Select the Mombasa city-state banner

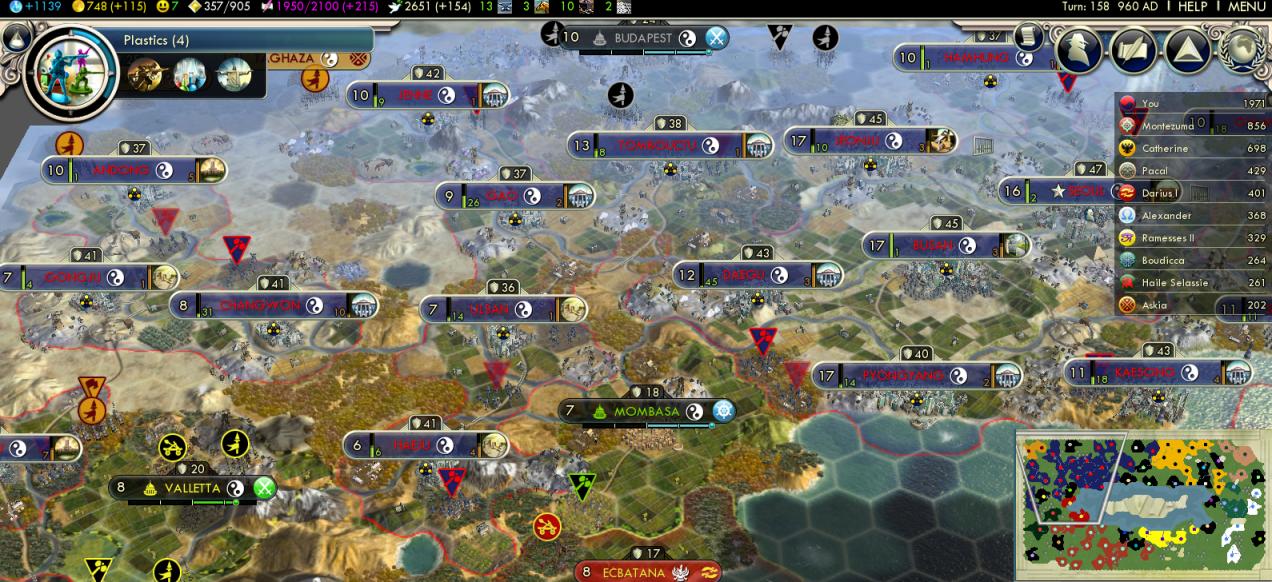(x=646, y=411)
